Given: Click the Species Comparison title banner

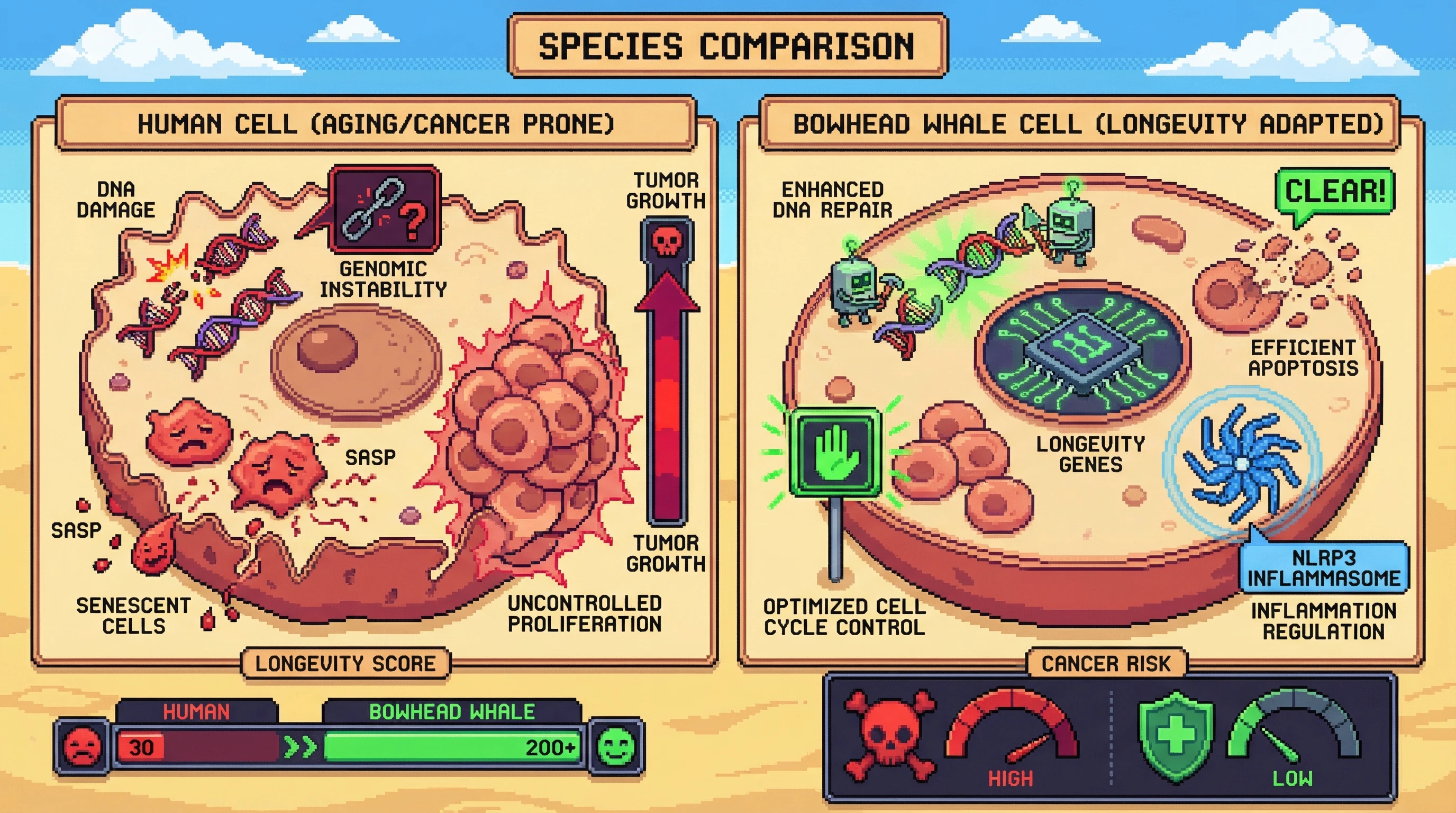Looking at the screenshot, I should [727, 47].
